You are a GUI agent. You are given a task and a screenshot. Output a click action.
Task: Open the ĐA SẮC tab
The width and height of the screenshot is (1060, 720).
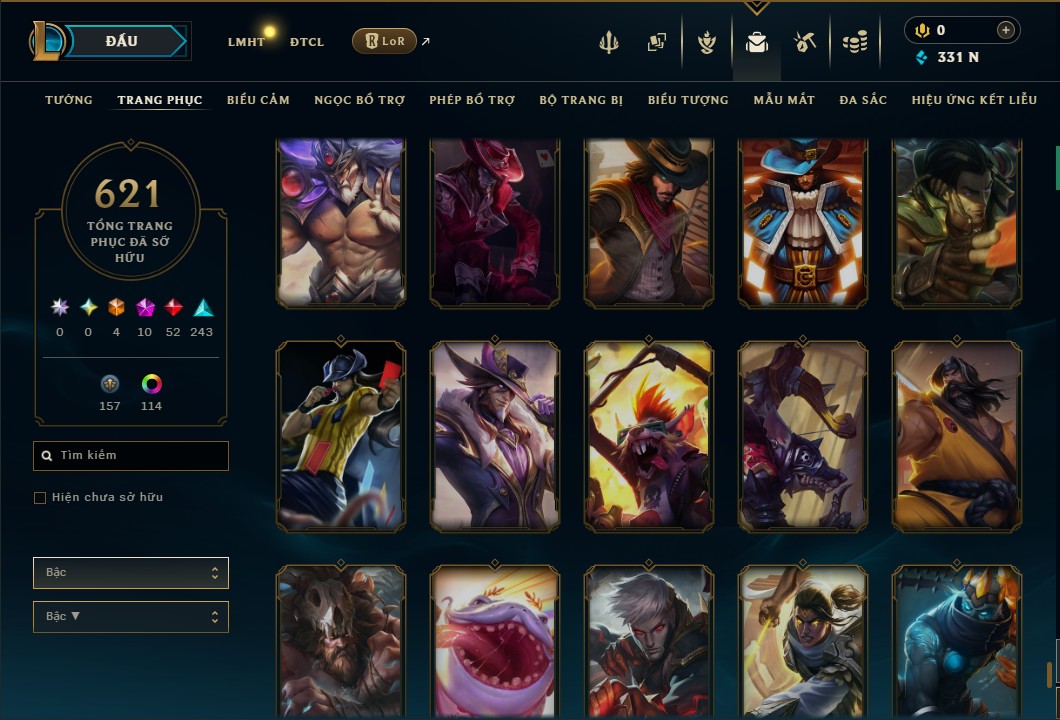point(863,100)
